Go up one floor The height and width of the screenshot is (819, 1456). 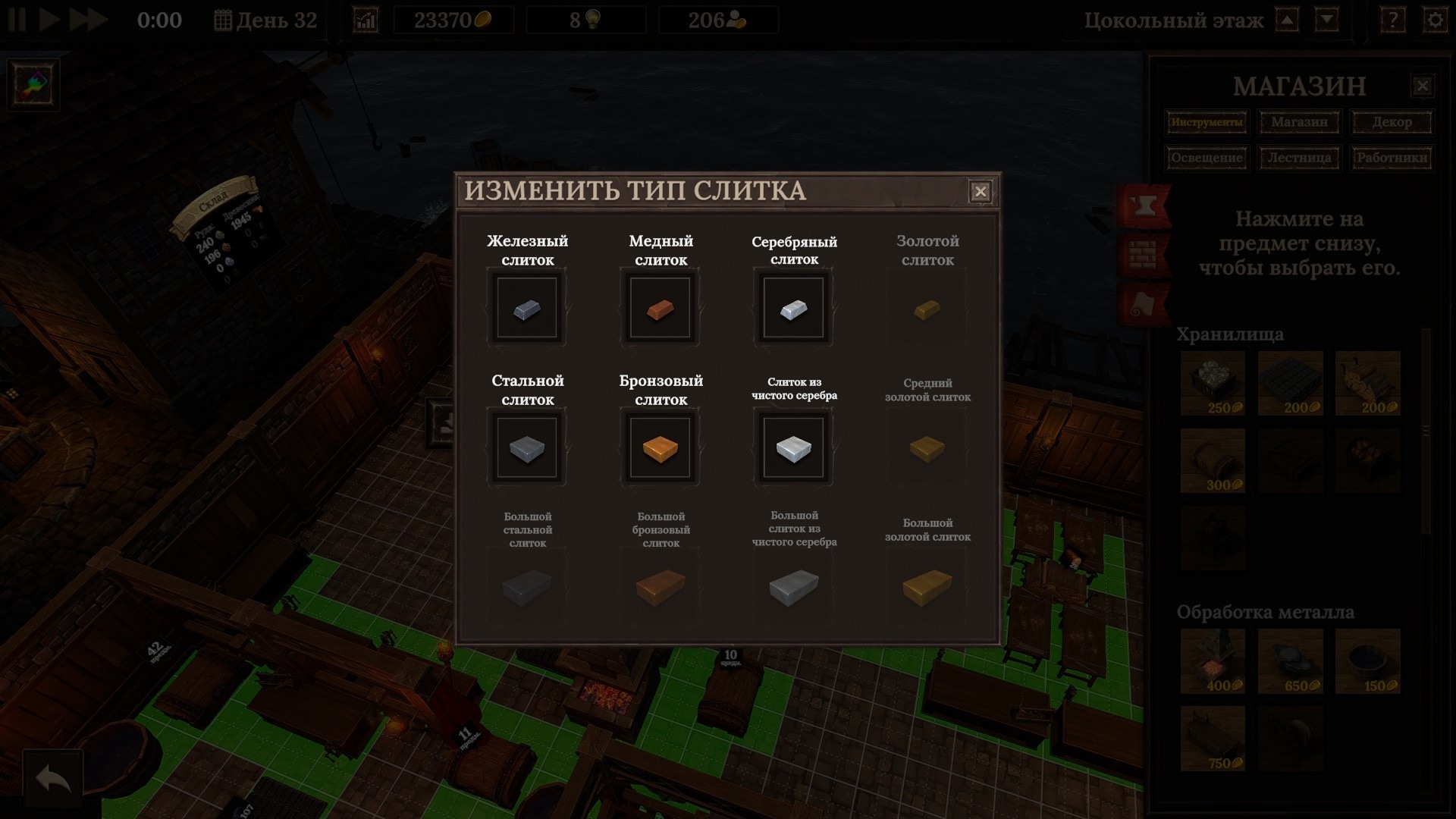tap(1287, 20)
